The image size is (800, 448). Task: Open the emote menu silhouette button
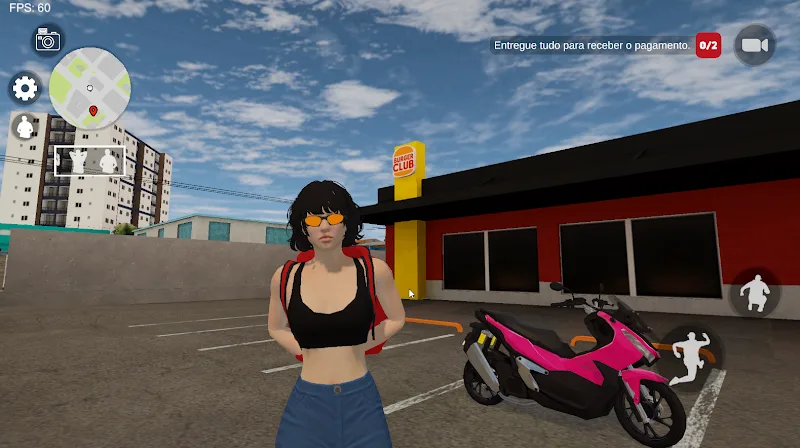(24, 127)
